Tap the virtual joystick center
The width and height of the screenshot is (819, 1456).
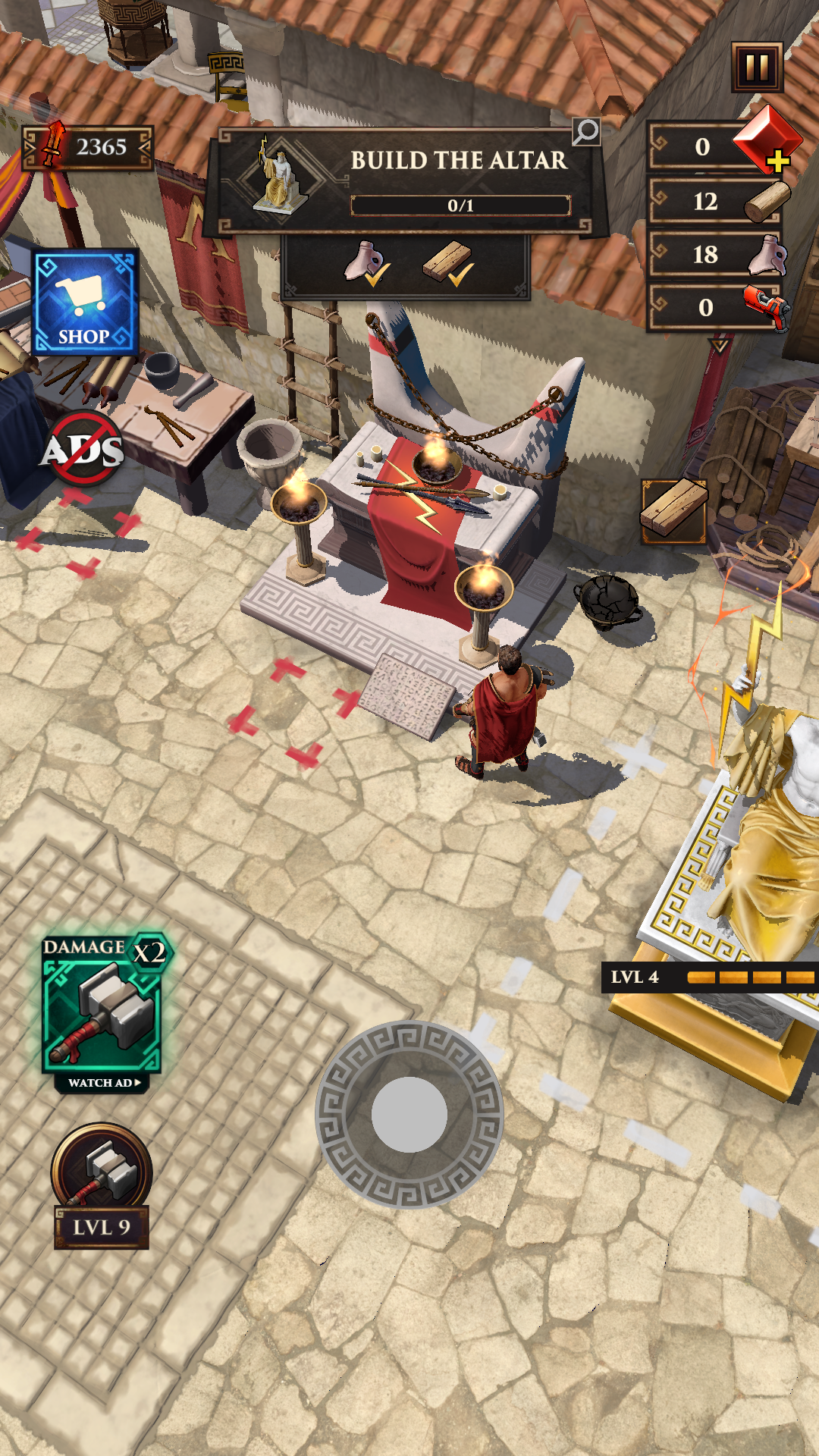tap(409, 1115)
